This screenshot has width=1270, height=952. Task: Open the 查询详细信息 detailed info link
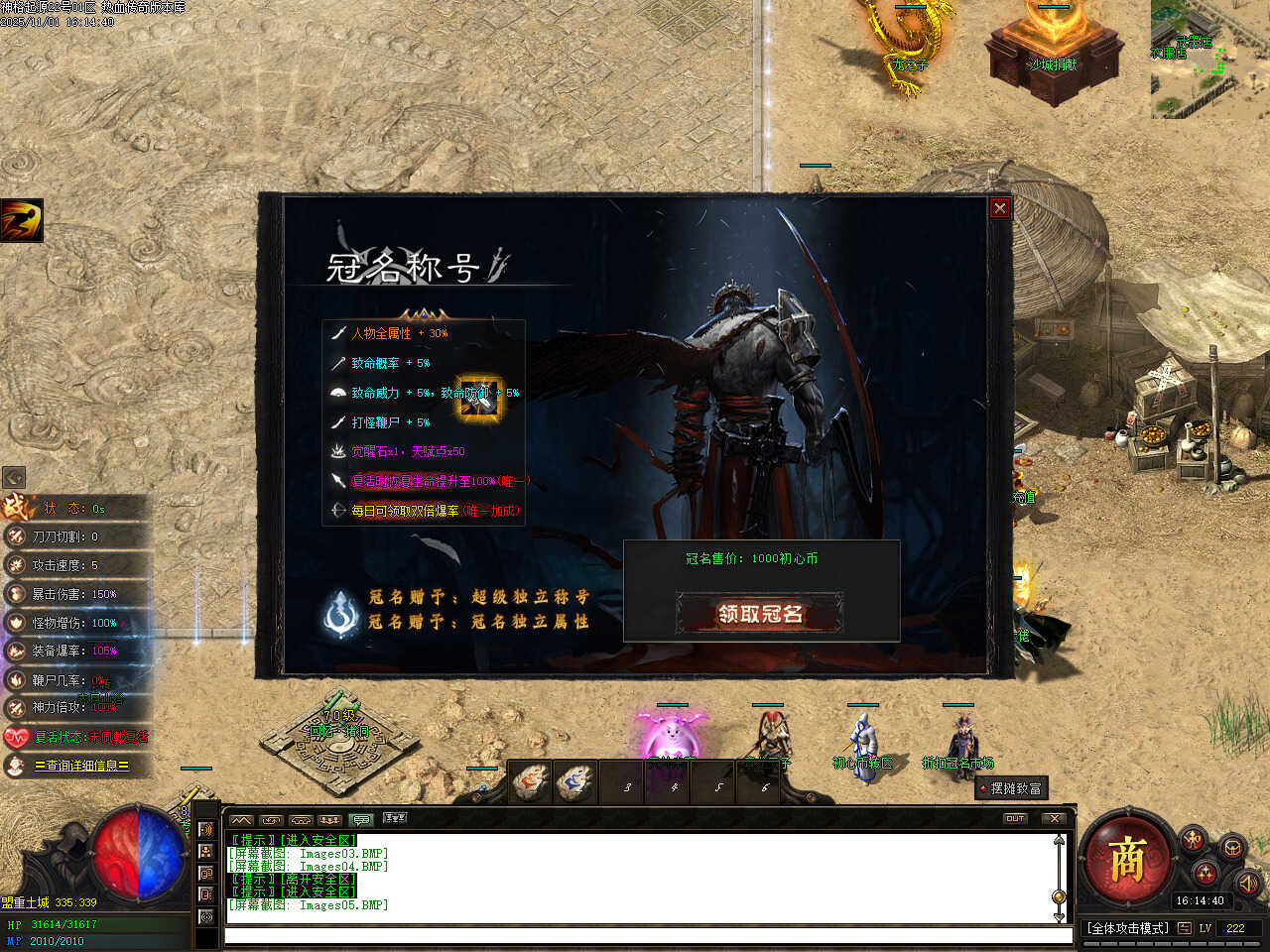click(x=81, y=766)
